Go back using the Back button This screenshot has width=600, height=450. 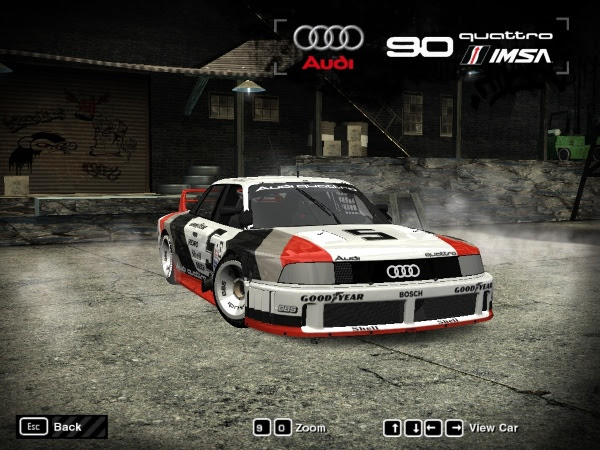coord(61,427)
